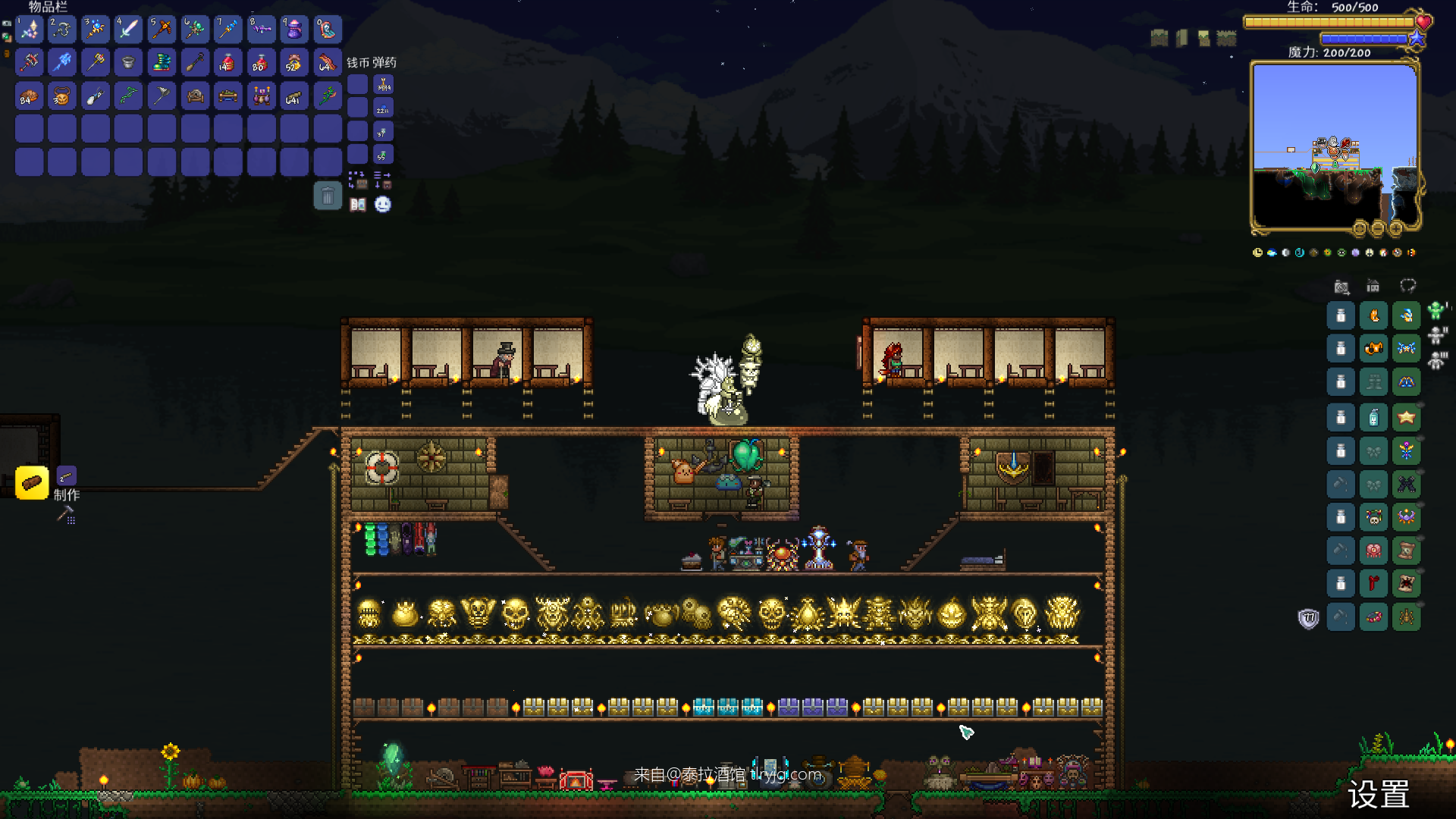
Task: Click the minimap
Action: (1334, 146)
